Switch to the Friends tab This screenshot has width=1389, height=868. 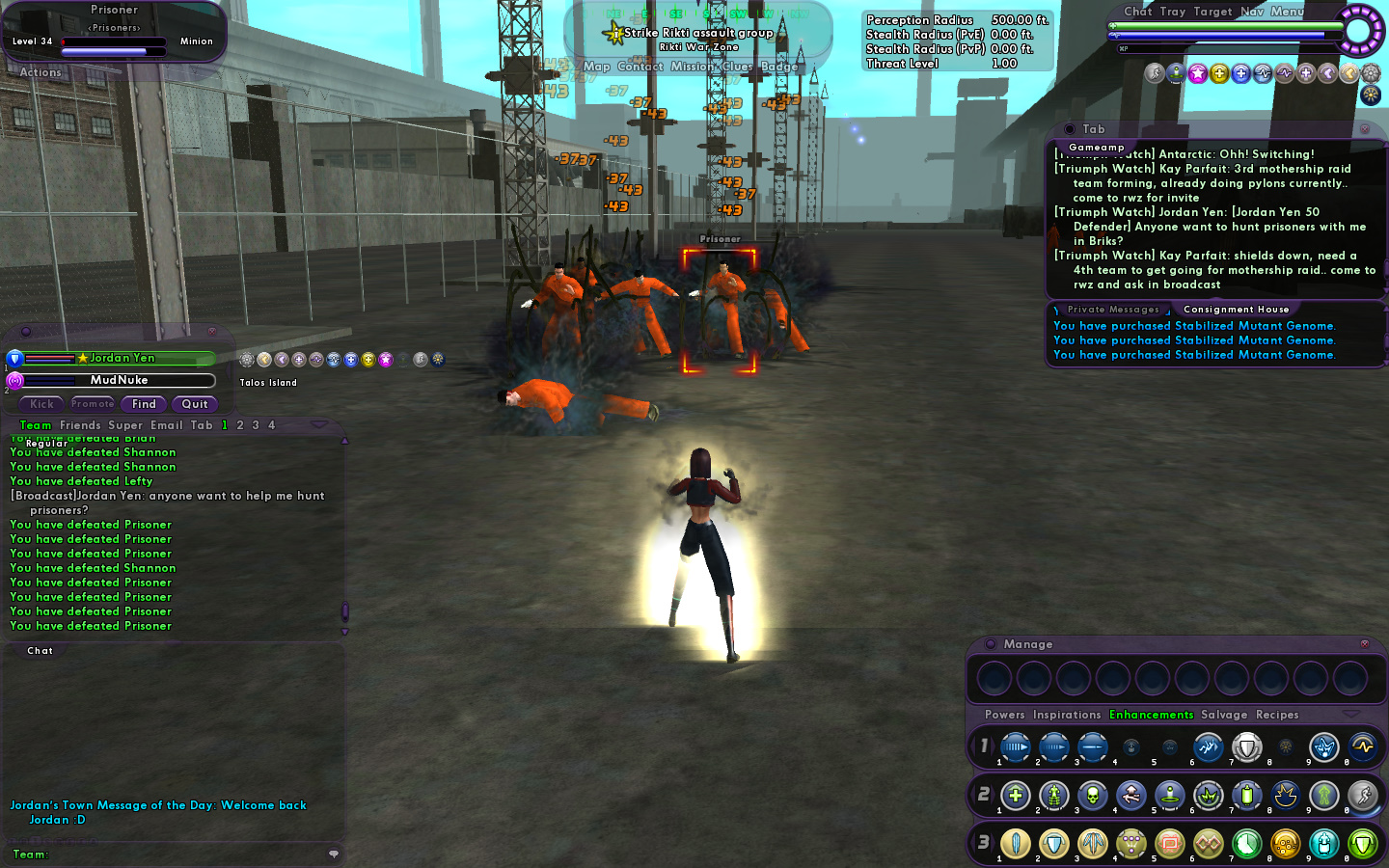tap(80, 425)
